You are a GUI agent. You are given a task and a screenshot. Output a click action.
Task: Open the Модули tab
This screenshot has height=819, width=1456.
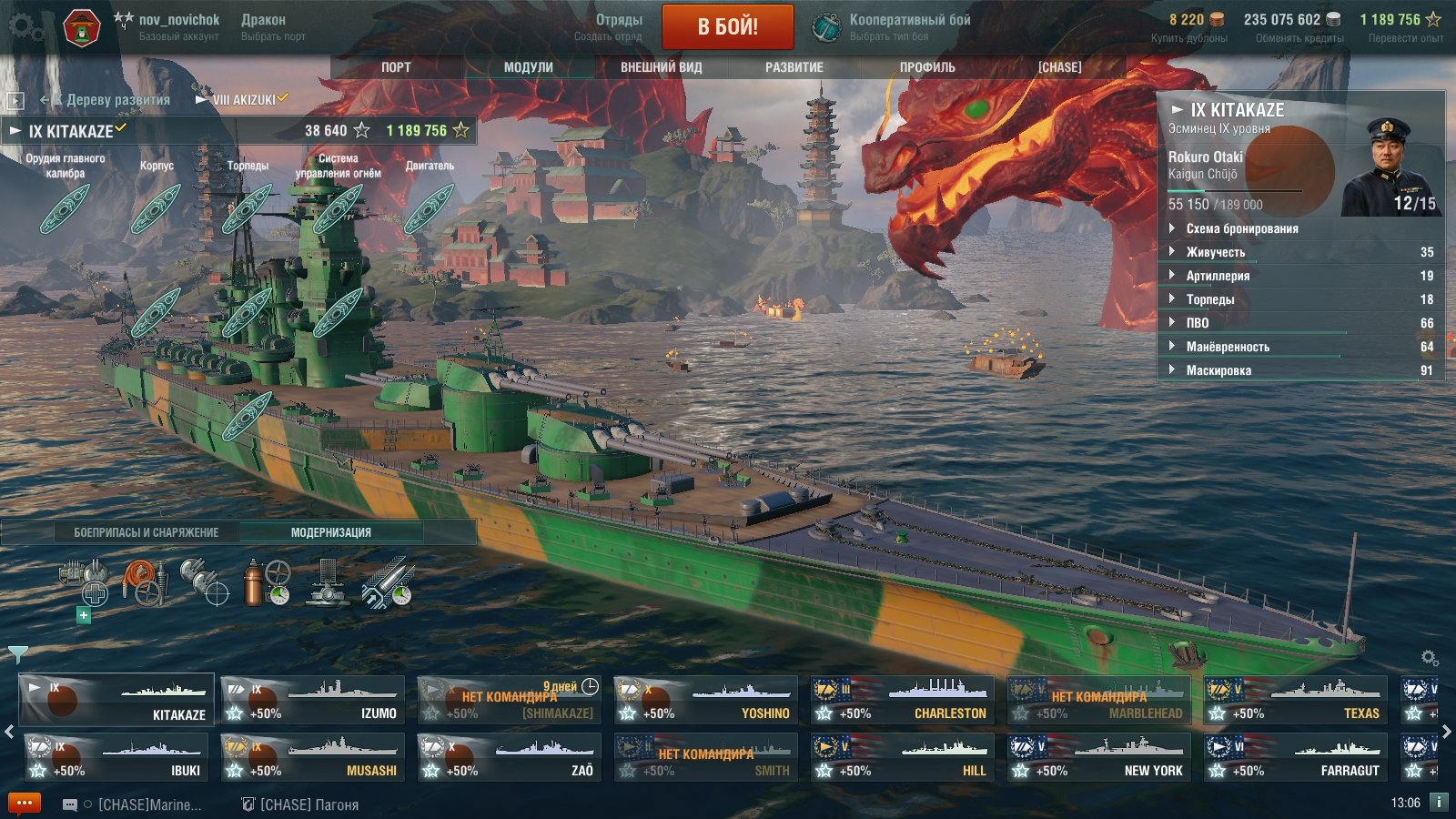[528, 67]
